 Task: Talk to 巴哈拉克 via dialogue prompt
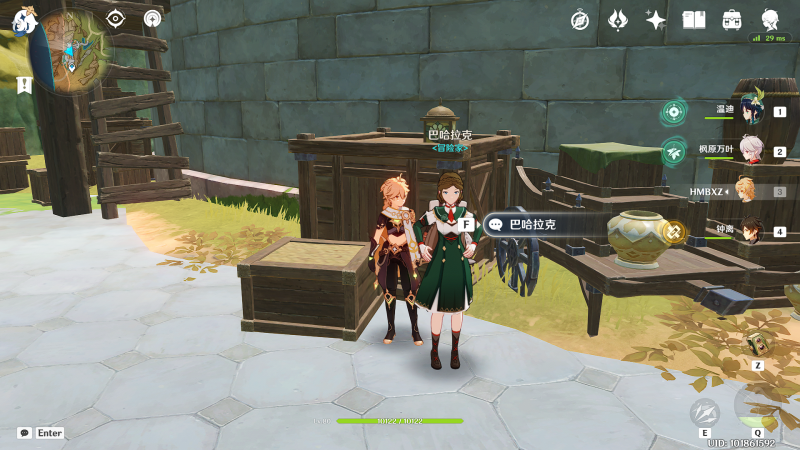pyautogui.click(x=530, y=225)
